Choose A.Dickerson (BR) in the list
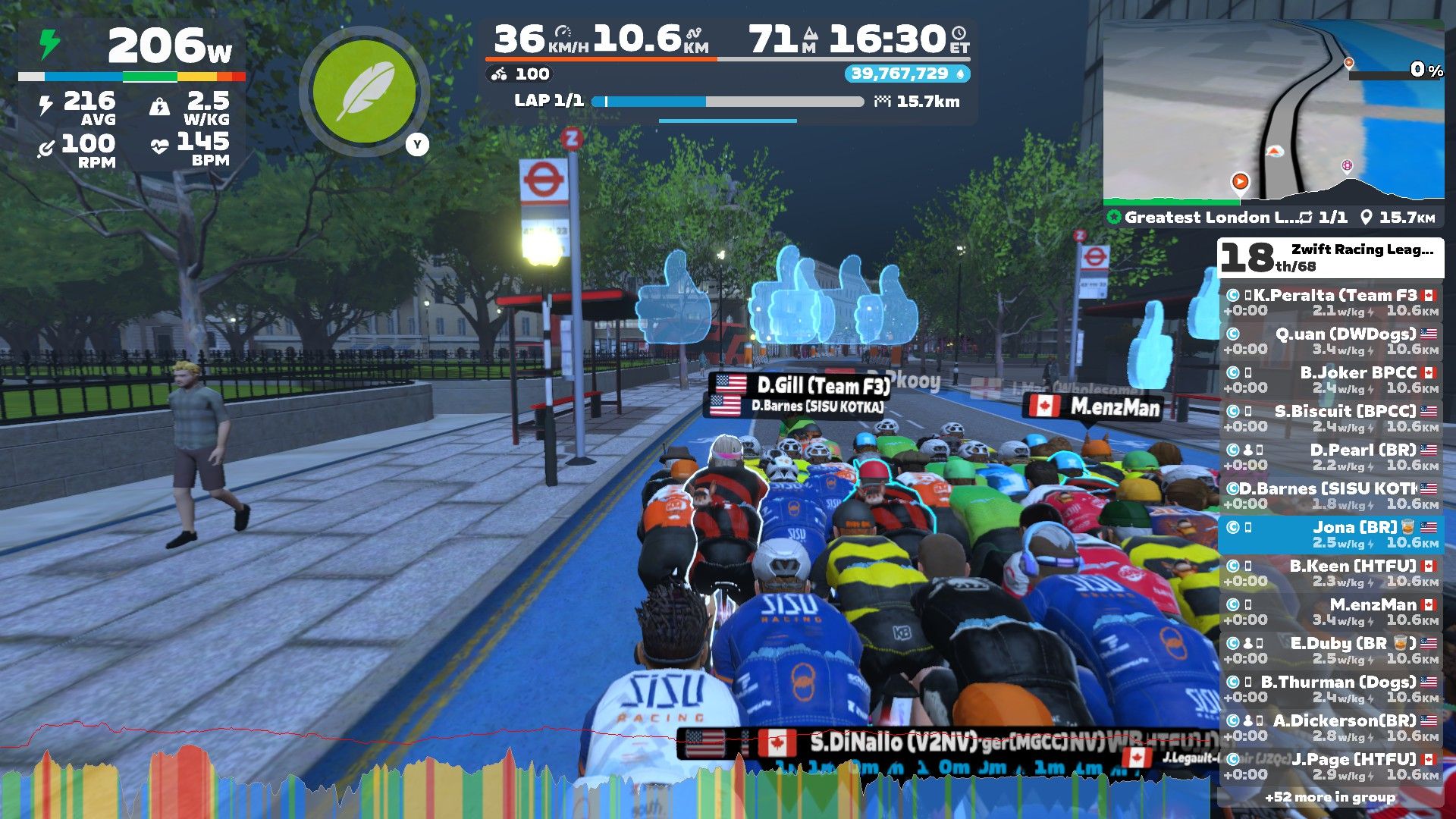Screen dimensions: 1456x819 (x=1331, y=727)
